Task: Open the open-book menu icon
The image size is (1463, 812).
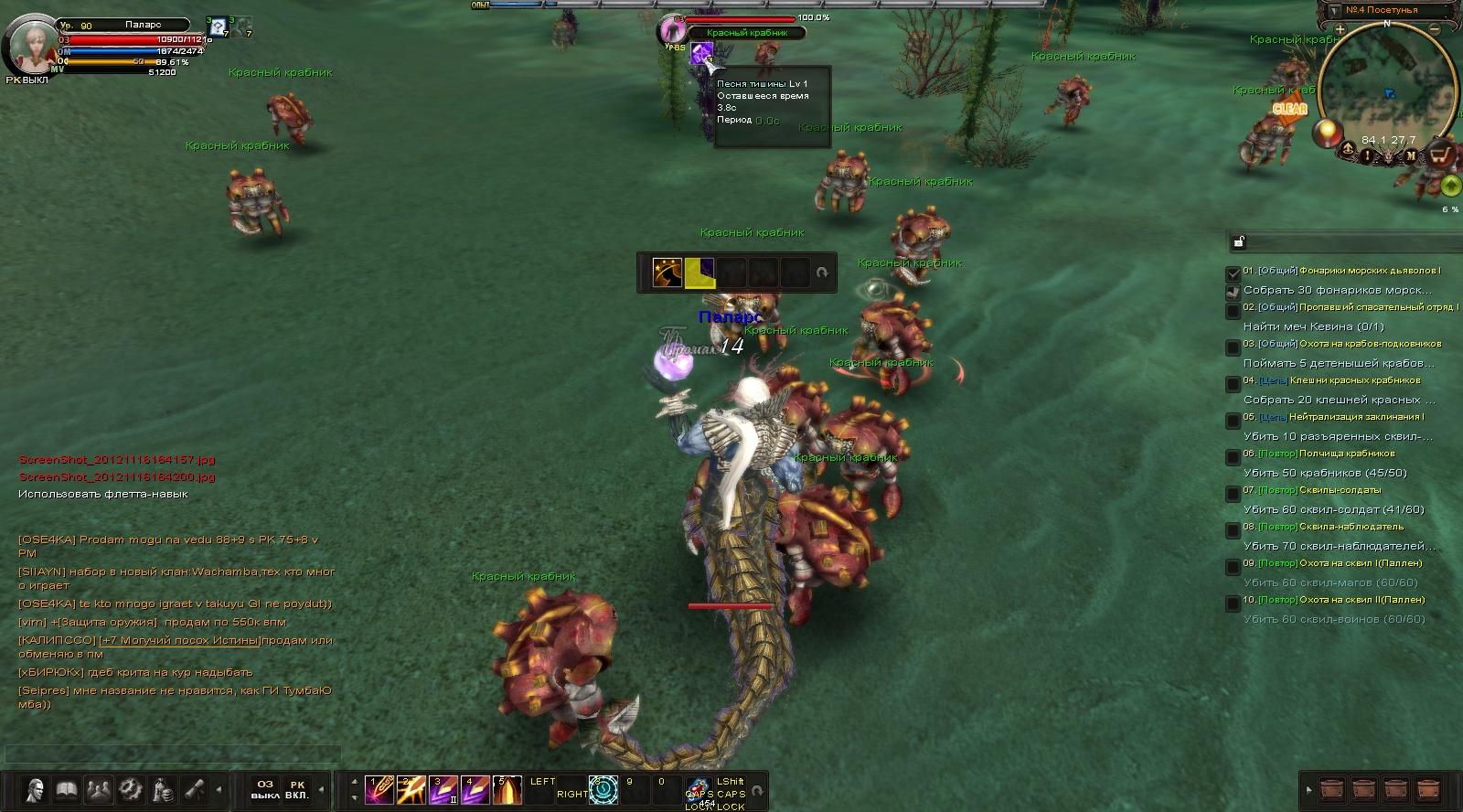Action: 67,789
